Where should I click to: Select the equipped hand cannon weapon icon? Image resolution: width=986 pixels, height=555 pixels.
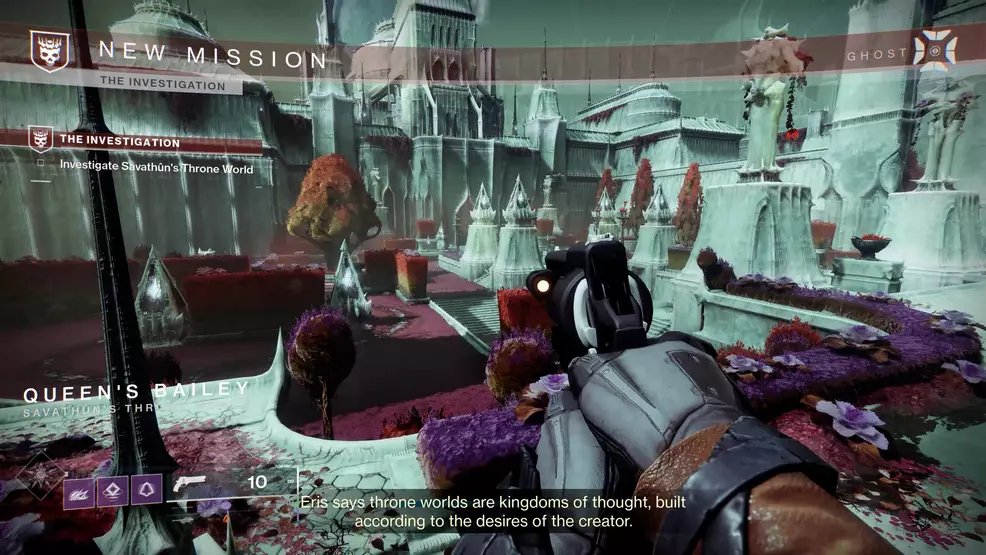[x=189, y=483]
